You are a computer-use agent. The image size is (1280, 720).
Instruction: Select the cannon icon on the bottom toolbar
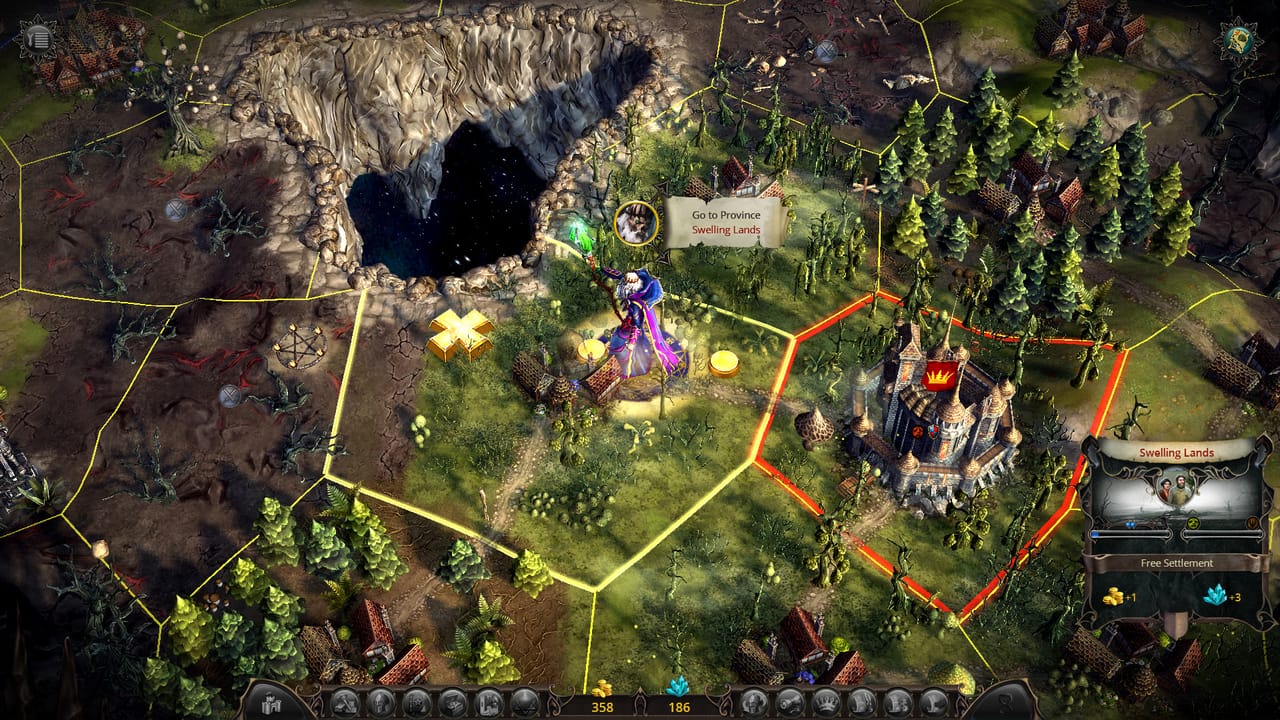coord(792,701)
